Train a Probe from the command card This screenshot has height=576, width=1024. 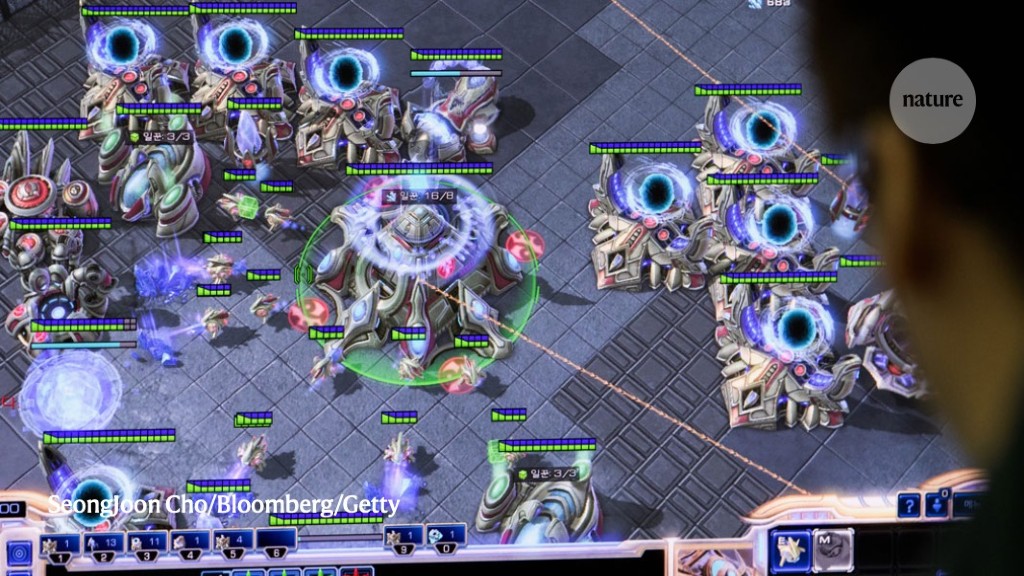(790, 550)
